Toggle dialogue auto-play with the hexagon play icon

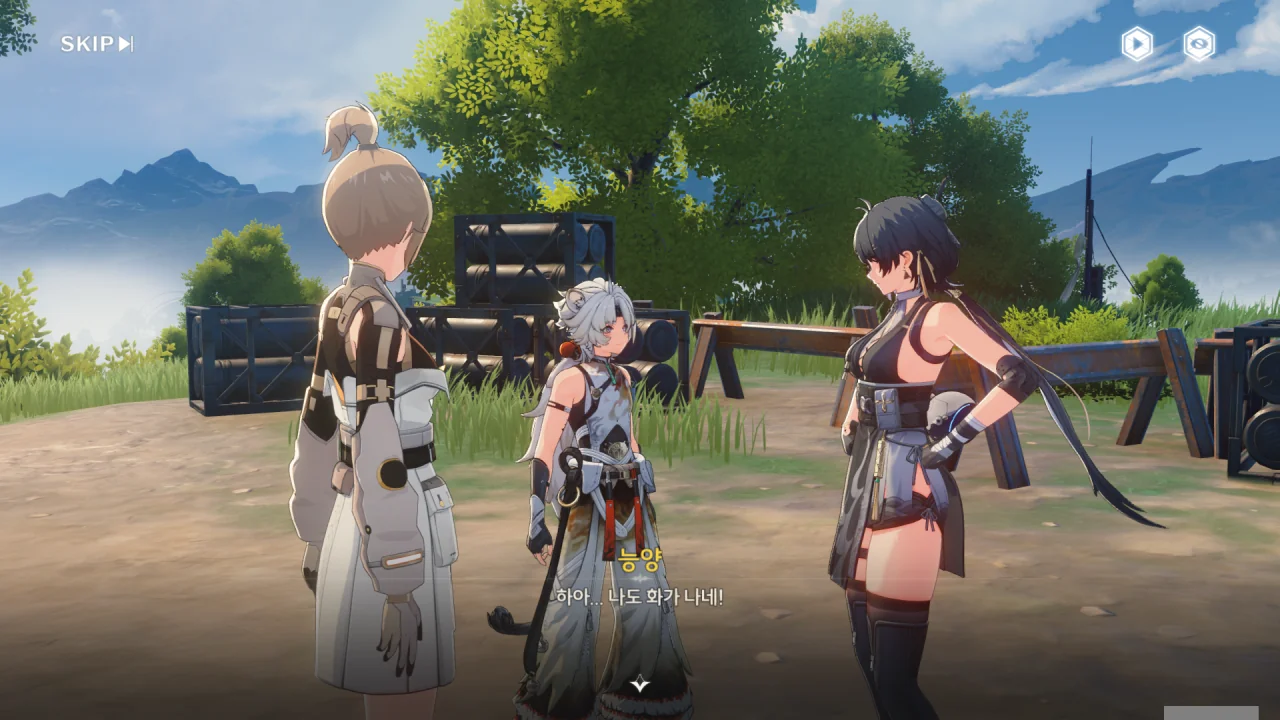(1137, 44)
